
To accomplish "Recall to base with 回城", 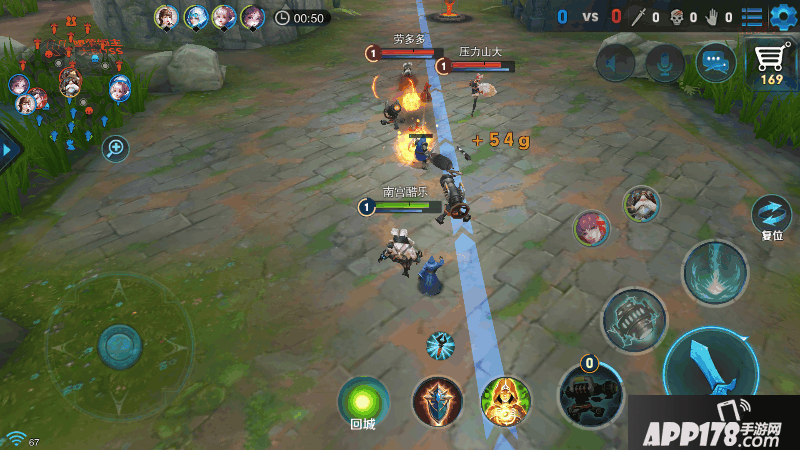I will (362, 402).
